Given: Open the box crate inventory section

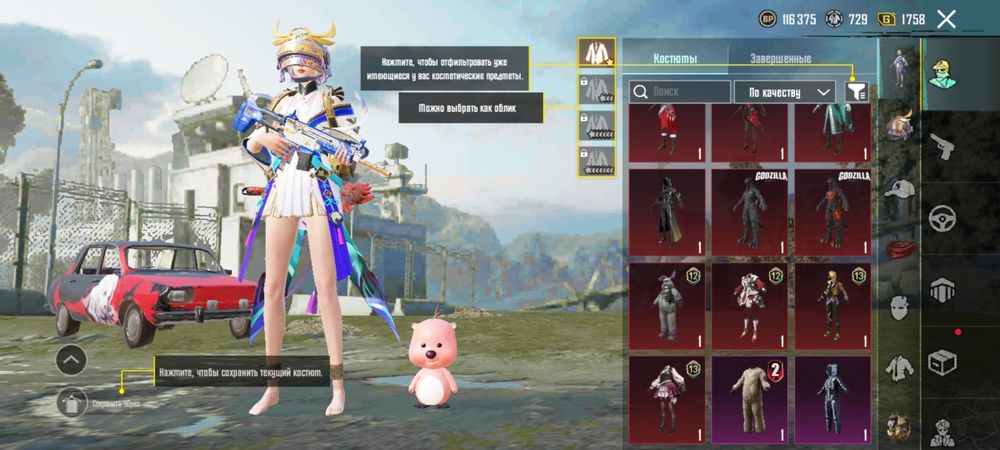Looking at the screenshot, I should [942, 360].
